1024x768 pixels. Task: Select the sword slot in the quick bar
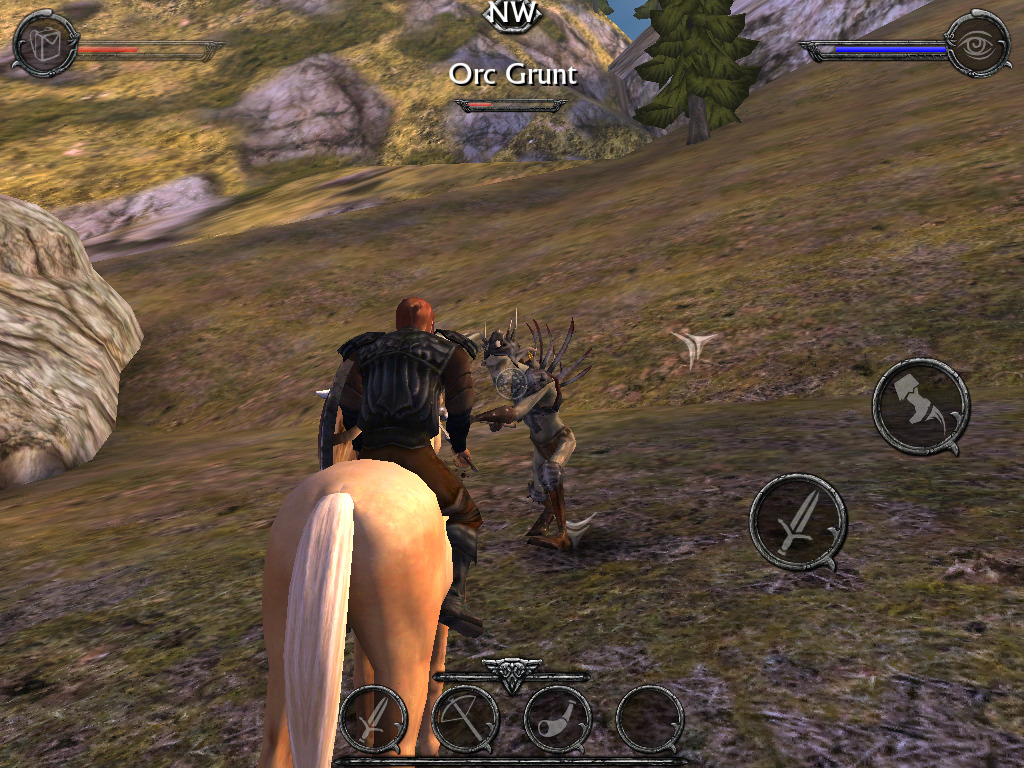[x=373, y=719]
